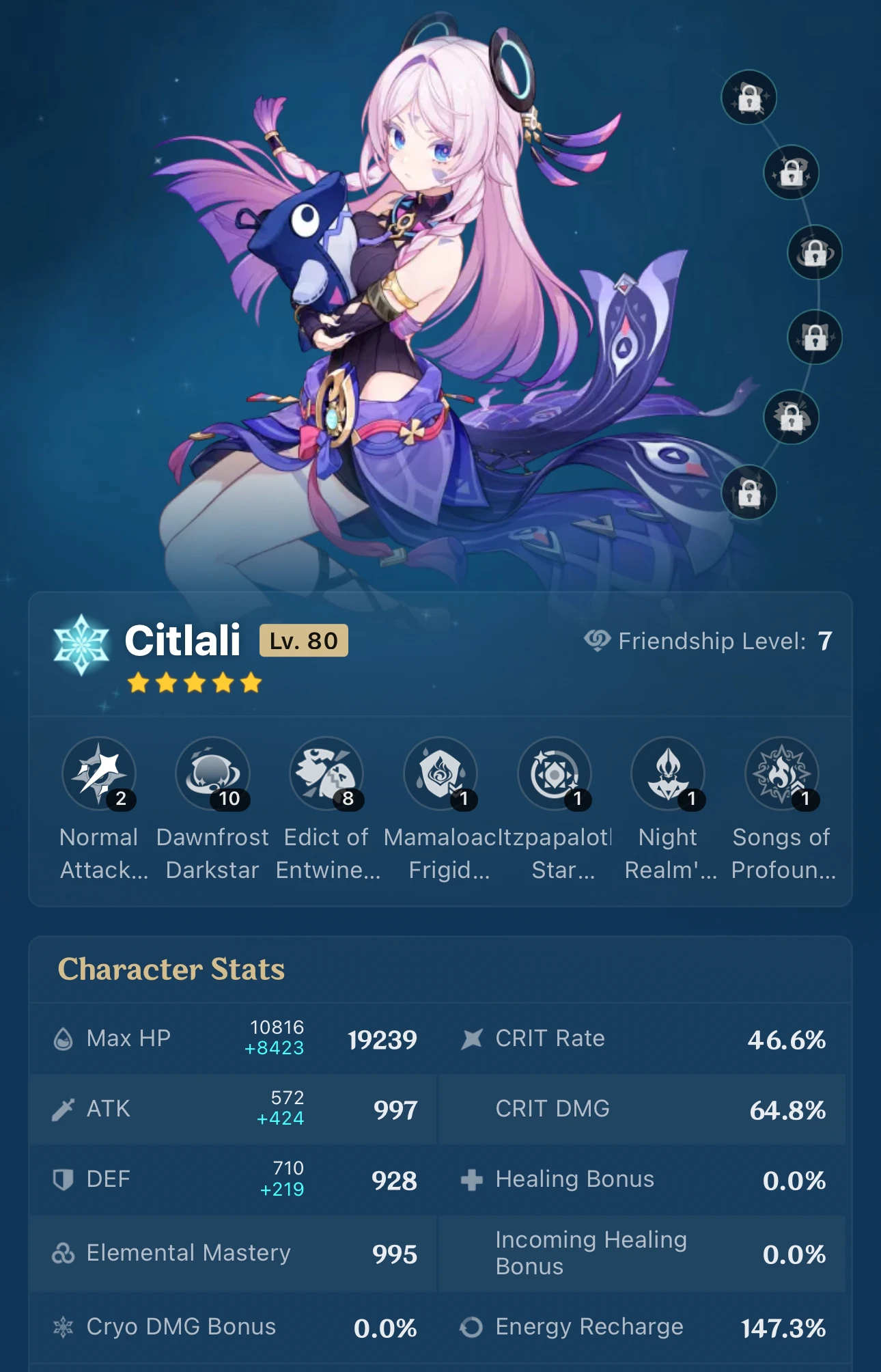Screen dimensions: 881x1372
Task: Select the Dawnfrost Darkstar skill icon
Action: 213,774
